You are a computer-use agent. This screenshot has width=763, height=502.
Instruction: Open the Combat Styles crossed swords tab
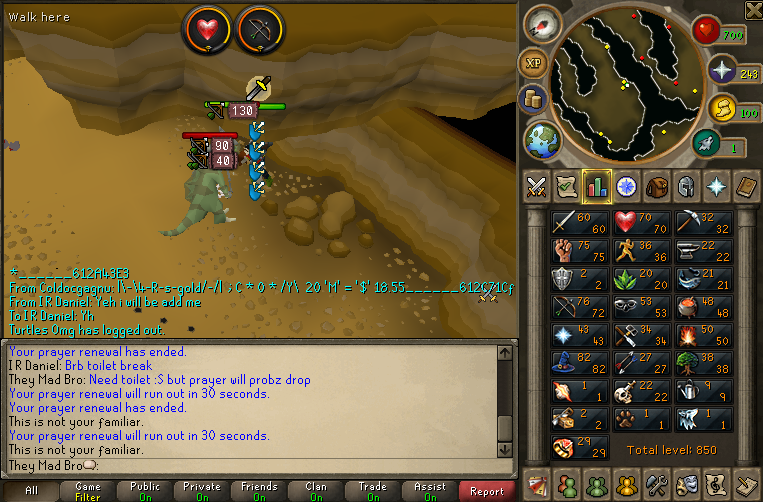(537, 186)
